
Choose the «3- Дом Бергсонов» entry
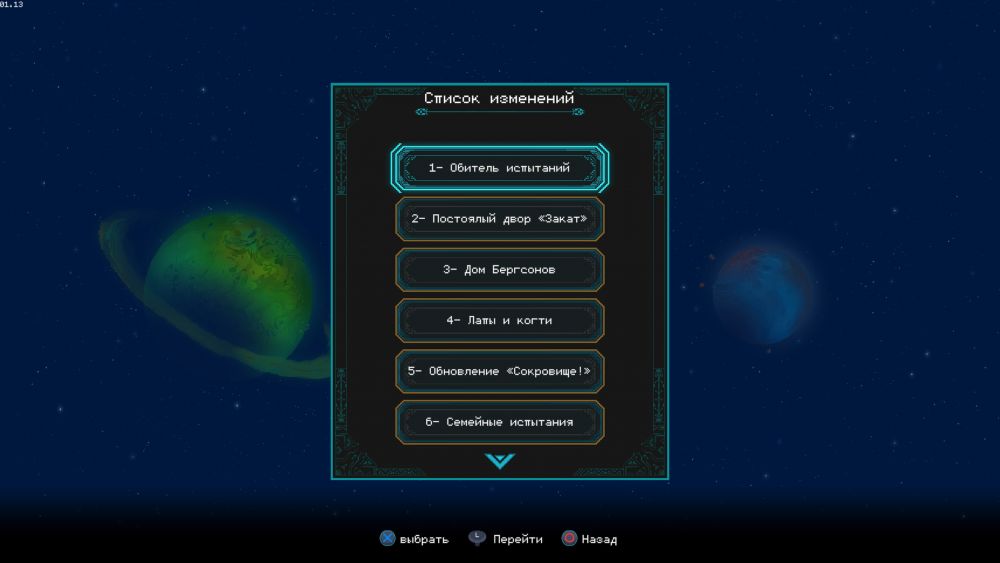coord(499,270)
